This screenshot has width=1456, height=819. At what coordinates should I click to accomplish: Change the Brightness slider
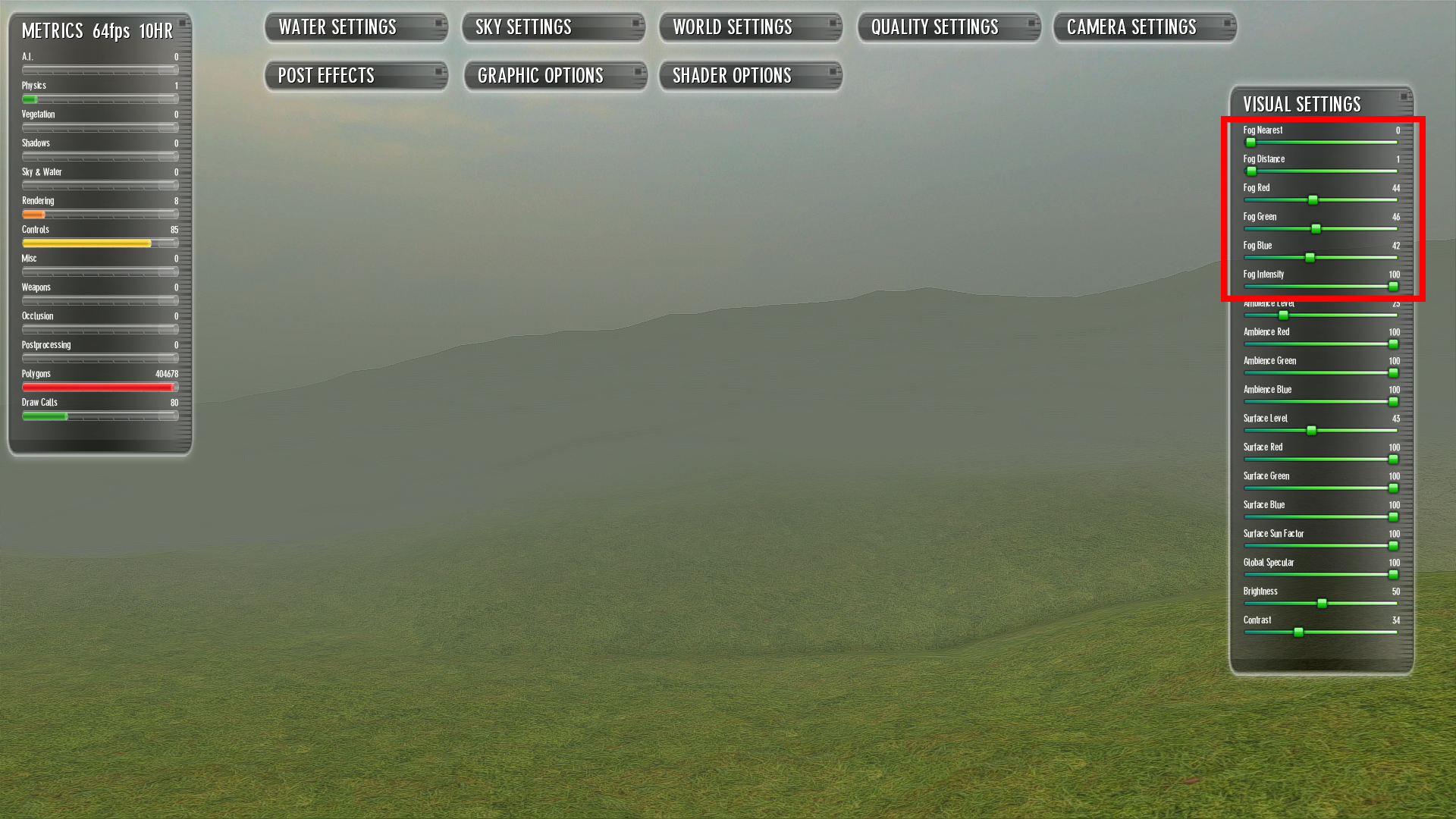pos(1322,604)
